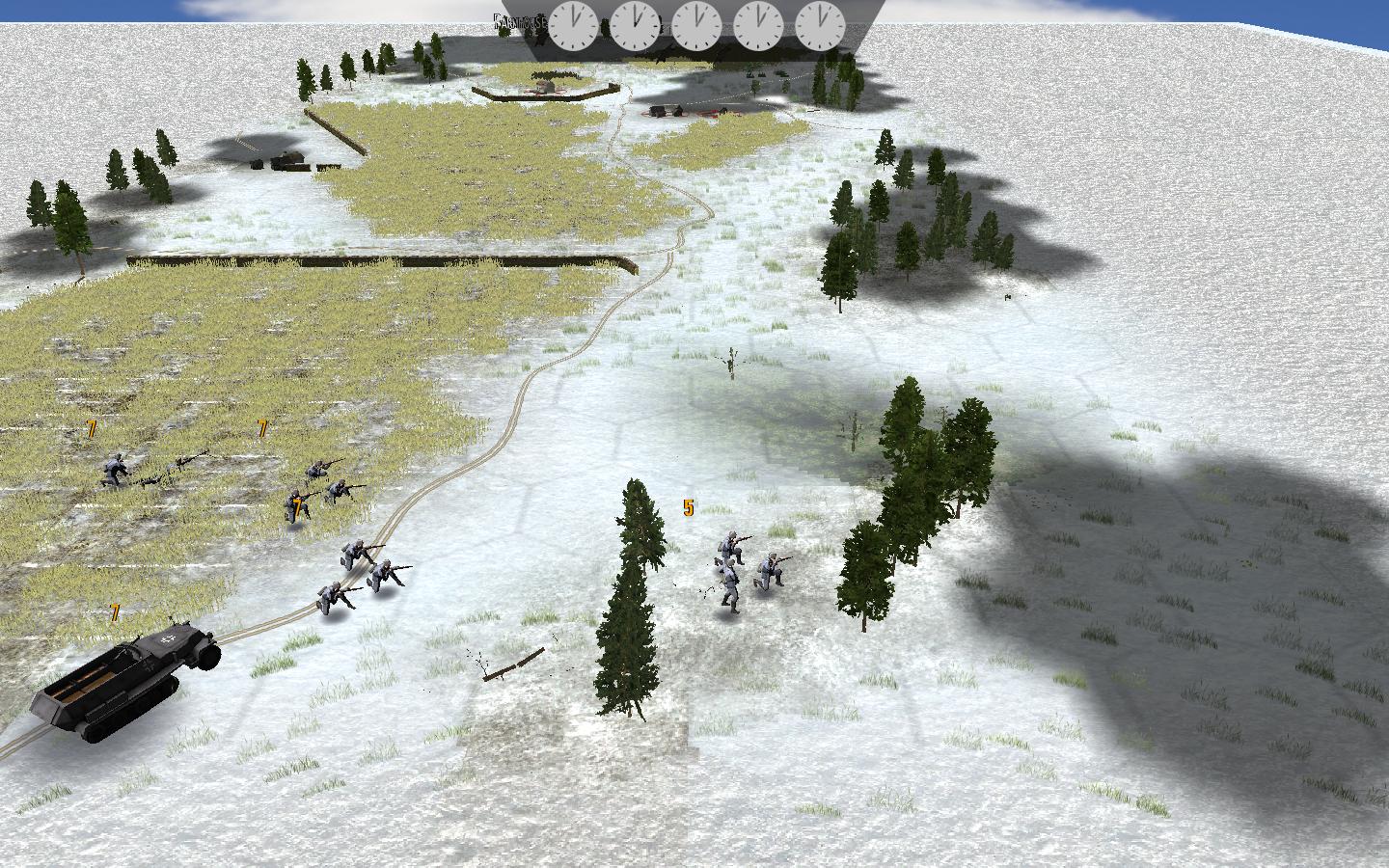The width and height of the screenshot is (1389, 868).
Task: Click the yellow unit marker 5
Action: click(688, 505)
